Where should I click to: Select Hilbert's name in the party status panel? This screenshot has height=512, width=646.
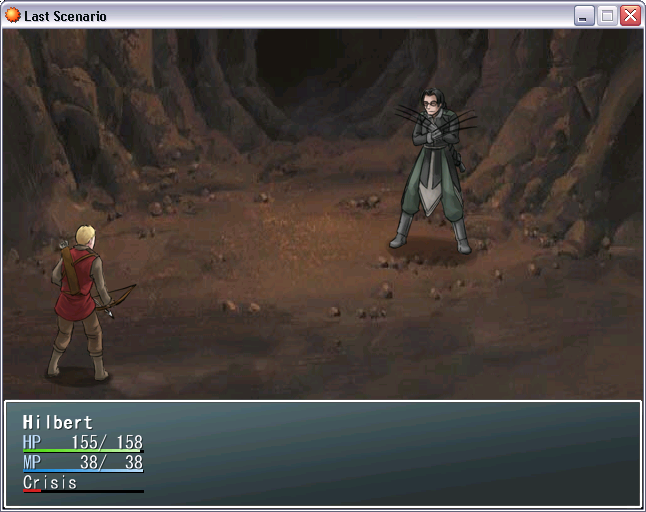point(58,422)
